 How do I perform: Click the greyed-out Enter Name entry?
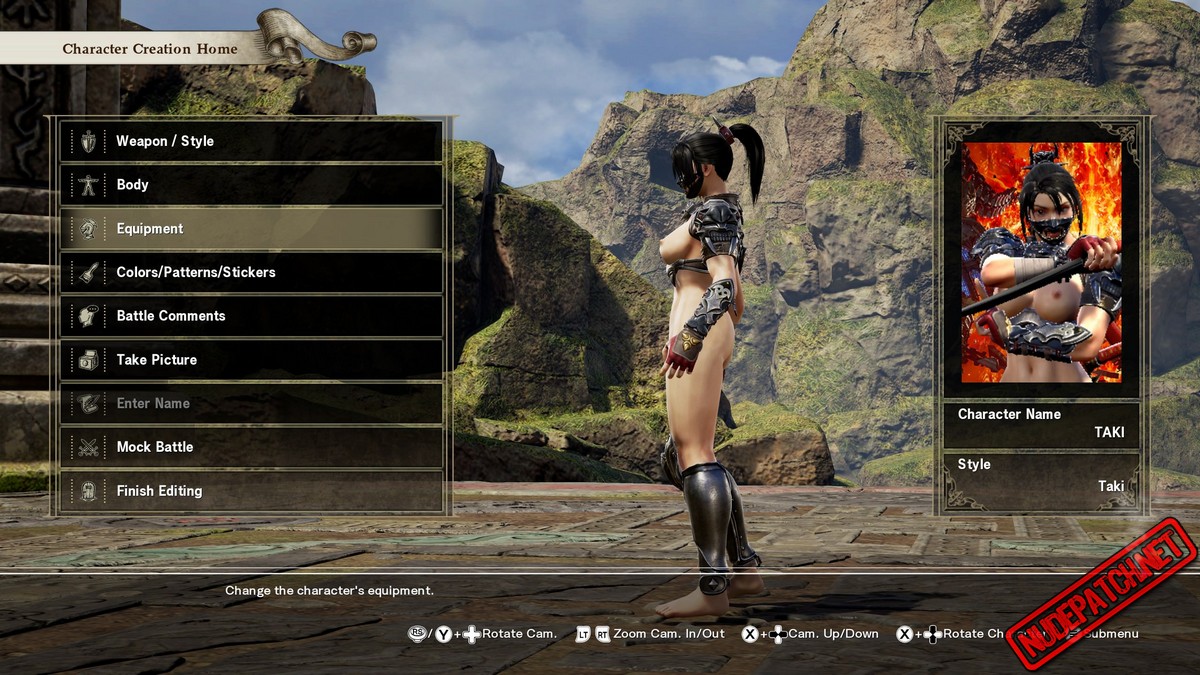251,403
